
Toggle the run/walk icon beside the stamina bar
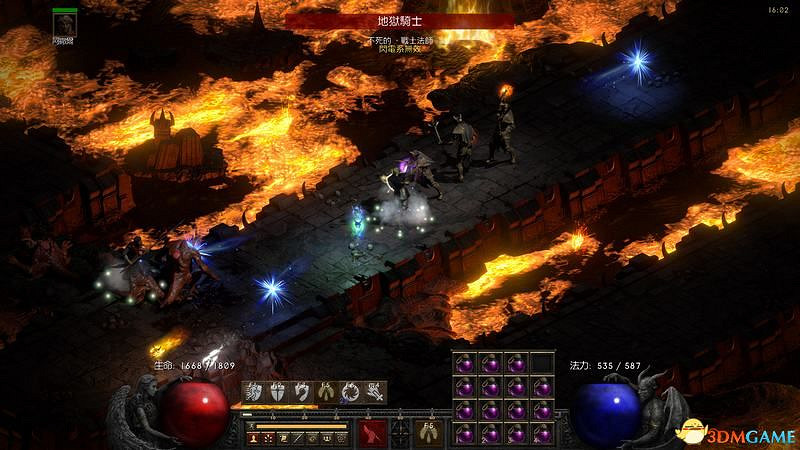[253, 426]
